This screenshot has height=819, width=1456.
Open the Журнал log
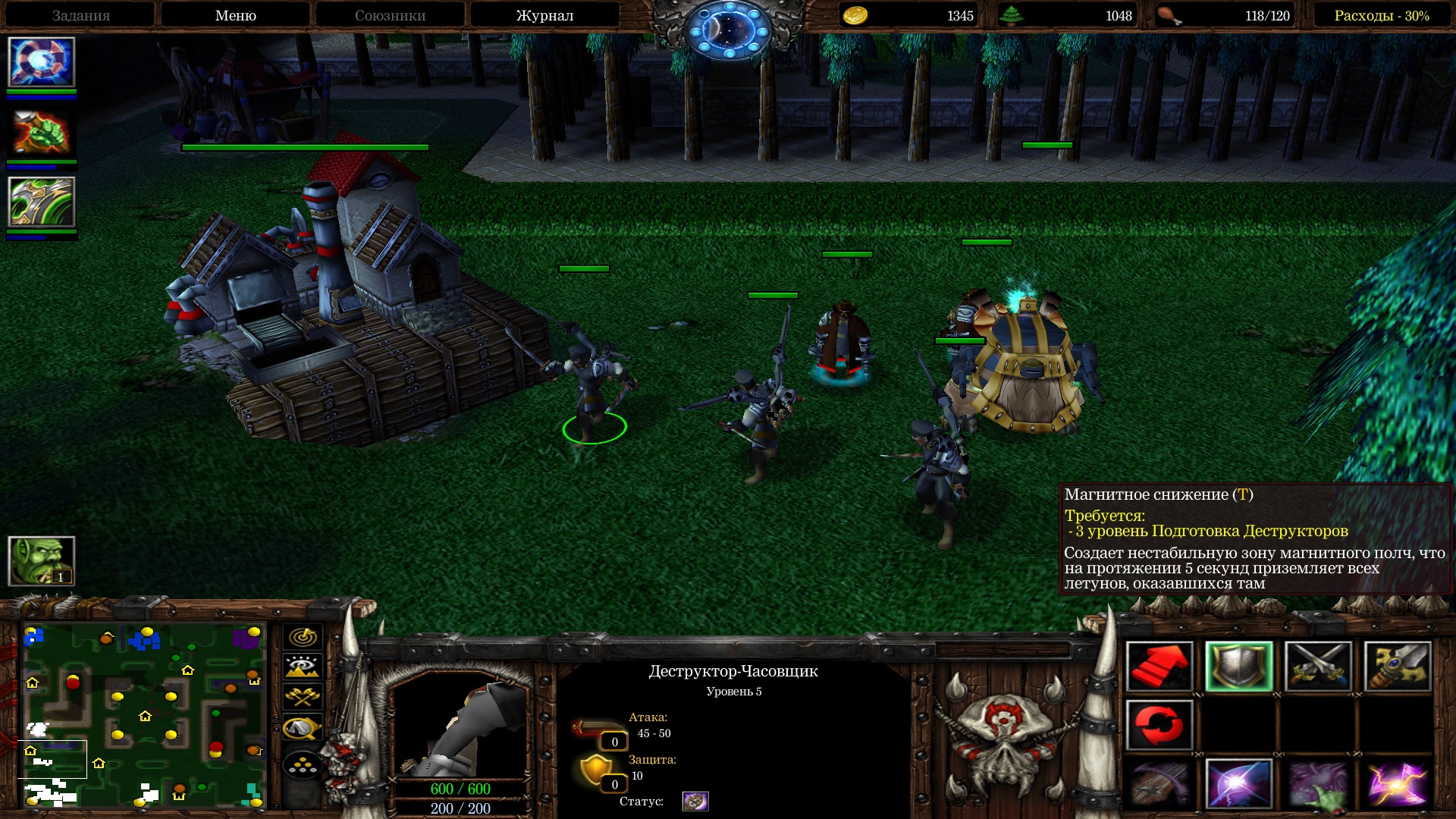[544, 15]
